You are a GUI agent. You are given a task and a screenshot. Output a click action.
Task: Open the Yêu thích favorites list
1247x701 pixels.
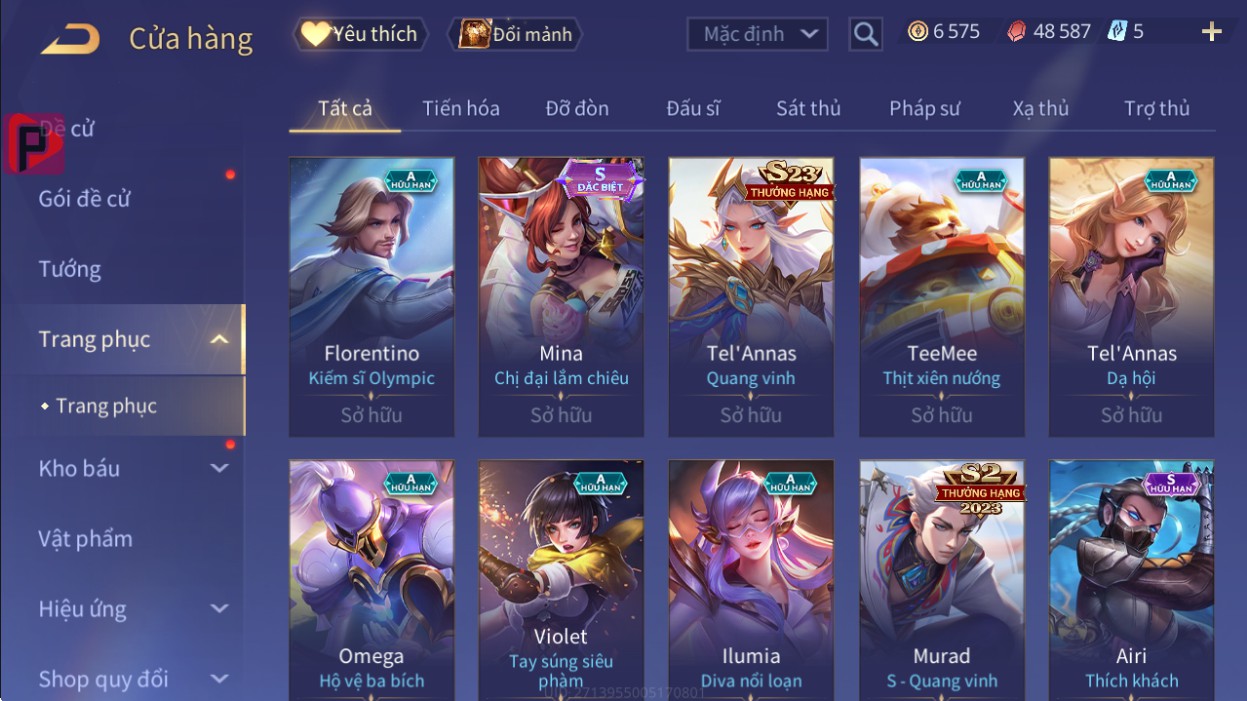[x=360, y=34]
